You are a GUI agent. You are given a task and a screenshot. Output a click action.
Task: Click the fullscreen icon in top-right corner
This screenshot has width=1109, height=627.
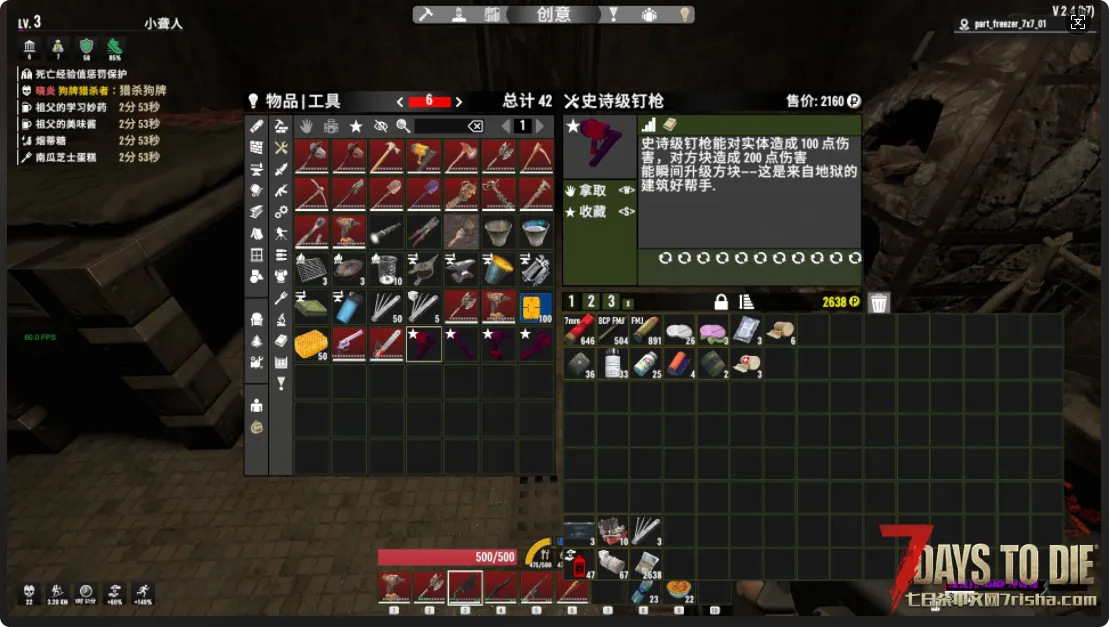pyautogui.click(x=1078, y=22)
